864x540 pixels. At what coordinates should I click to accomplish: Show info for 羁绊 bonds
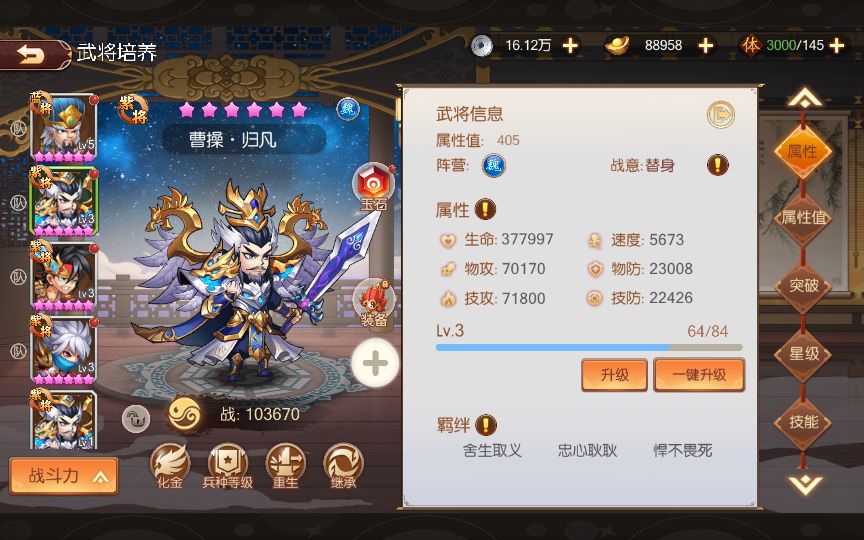486,425
